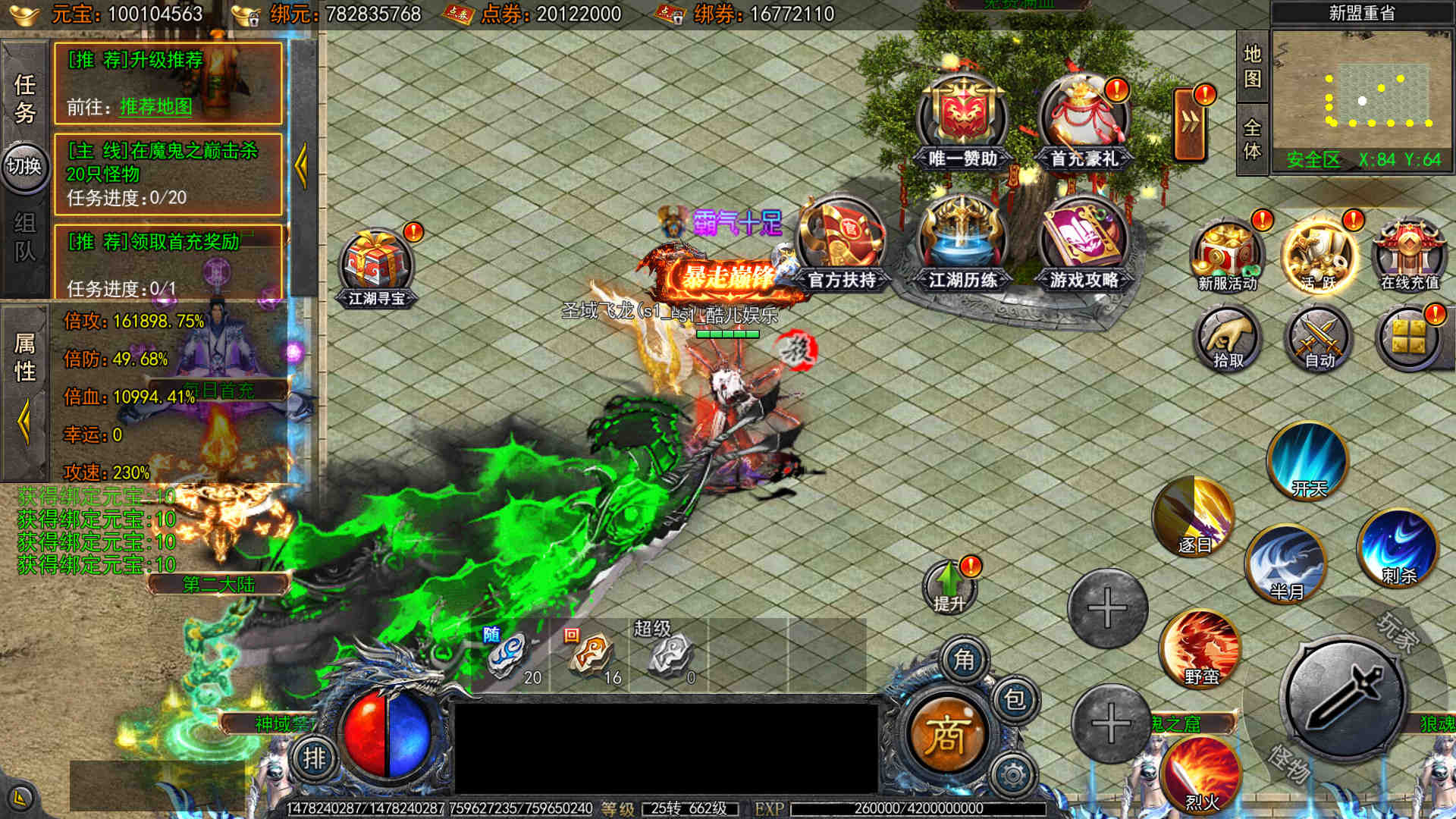
Task: Open the 官方扶持 official support icon
Action: click(x=841, y=243)
